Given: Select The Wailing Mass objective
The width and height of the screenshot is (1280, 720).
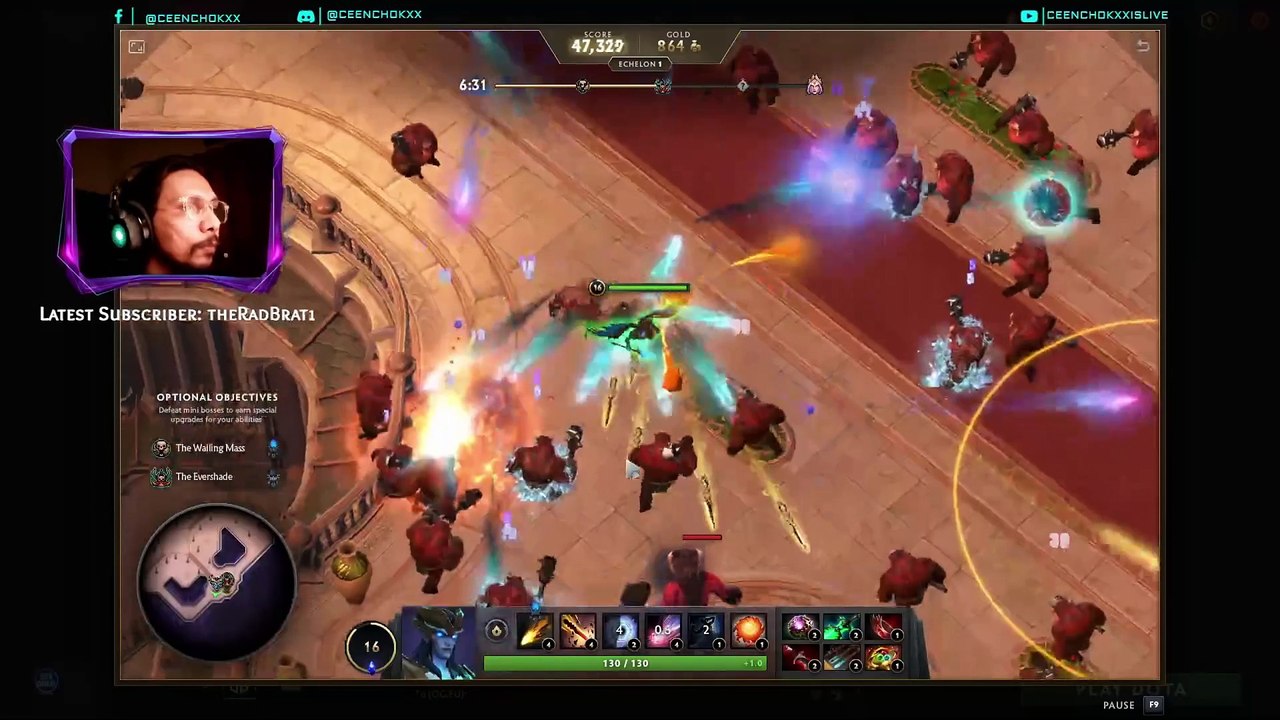Looking at the screenshot, I should coord(209,448).
